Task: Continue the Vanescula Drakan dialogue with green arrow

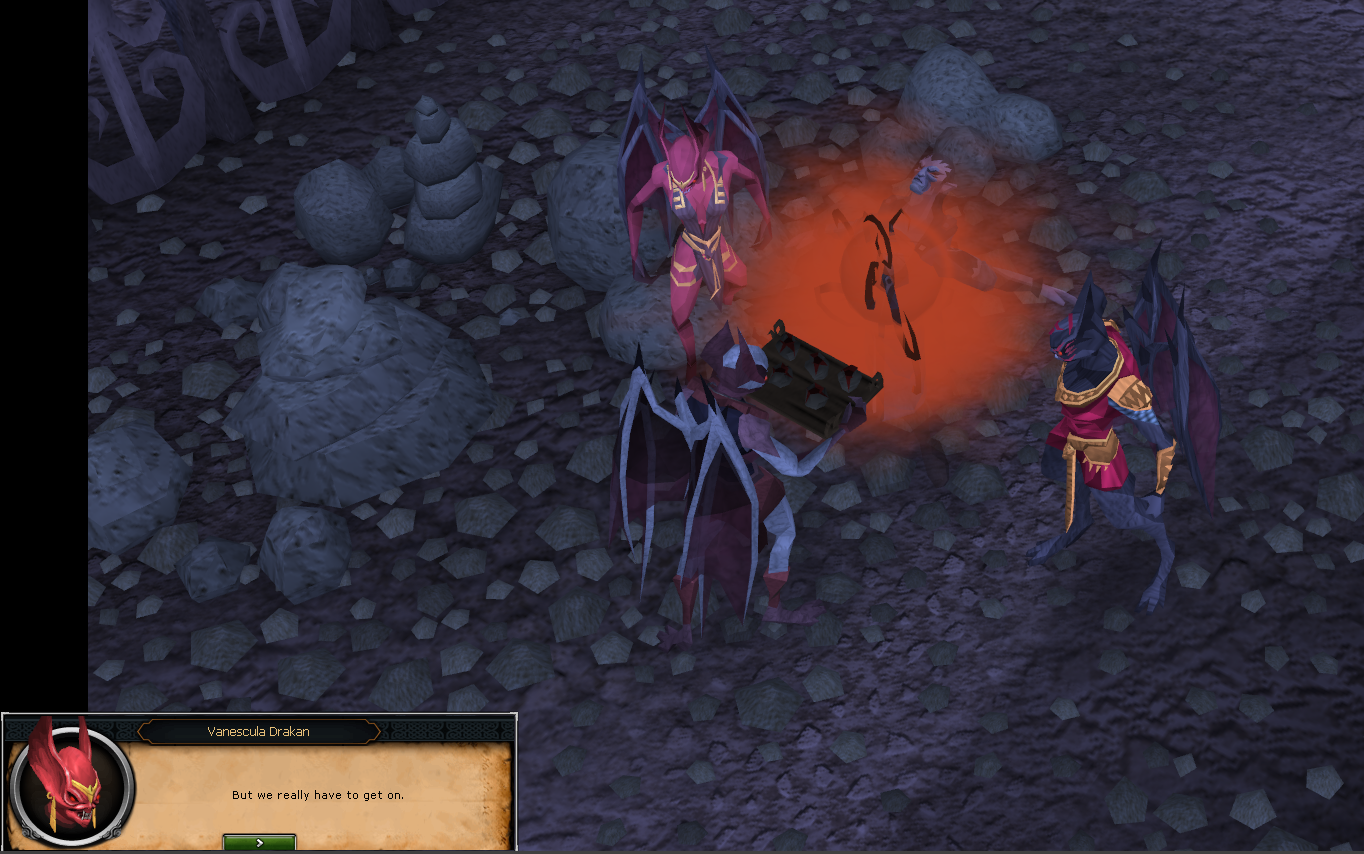Action: 259,843
